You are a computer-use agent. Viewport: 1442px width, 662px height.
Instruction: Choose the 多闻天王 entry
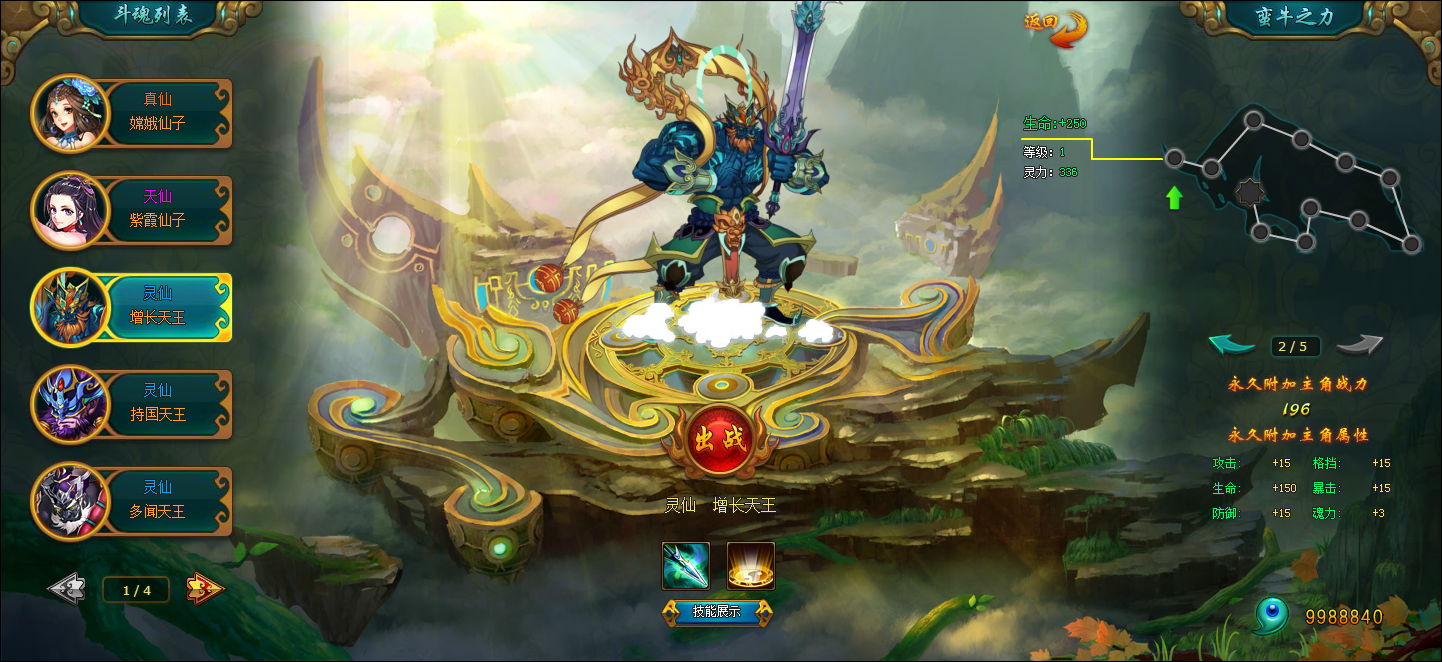click(x=135, y=500)
